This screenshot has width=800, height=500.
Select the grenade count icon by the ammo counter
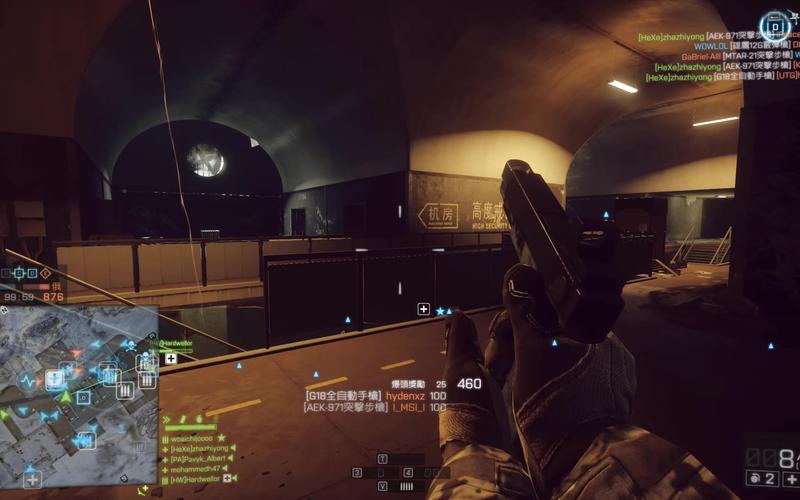click(755, 480)
